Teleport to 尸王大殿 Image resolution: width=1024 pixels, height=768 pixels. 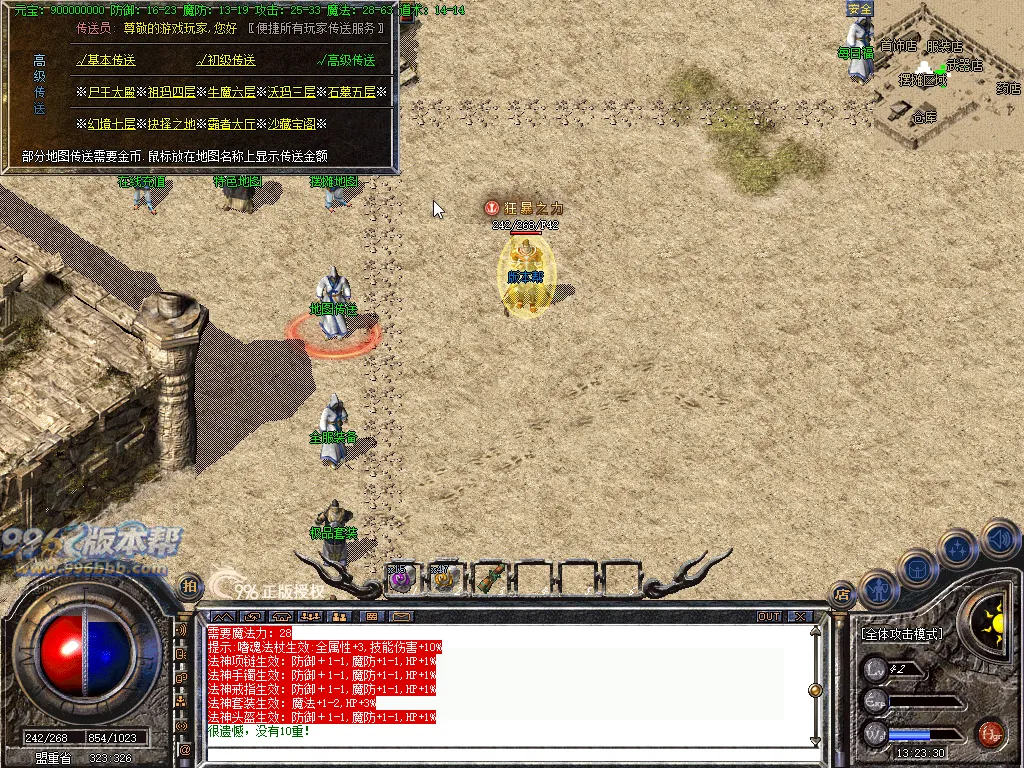[111, 92]
